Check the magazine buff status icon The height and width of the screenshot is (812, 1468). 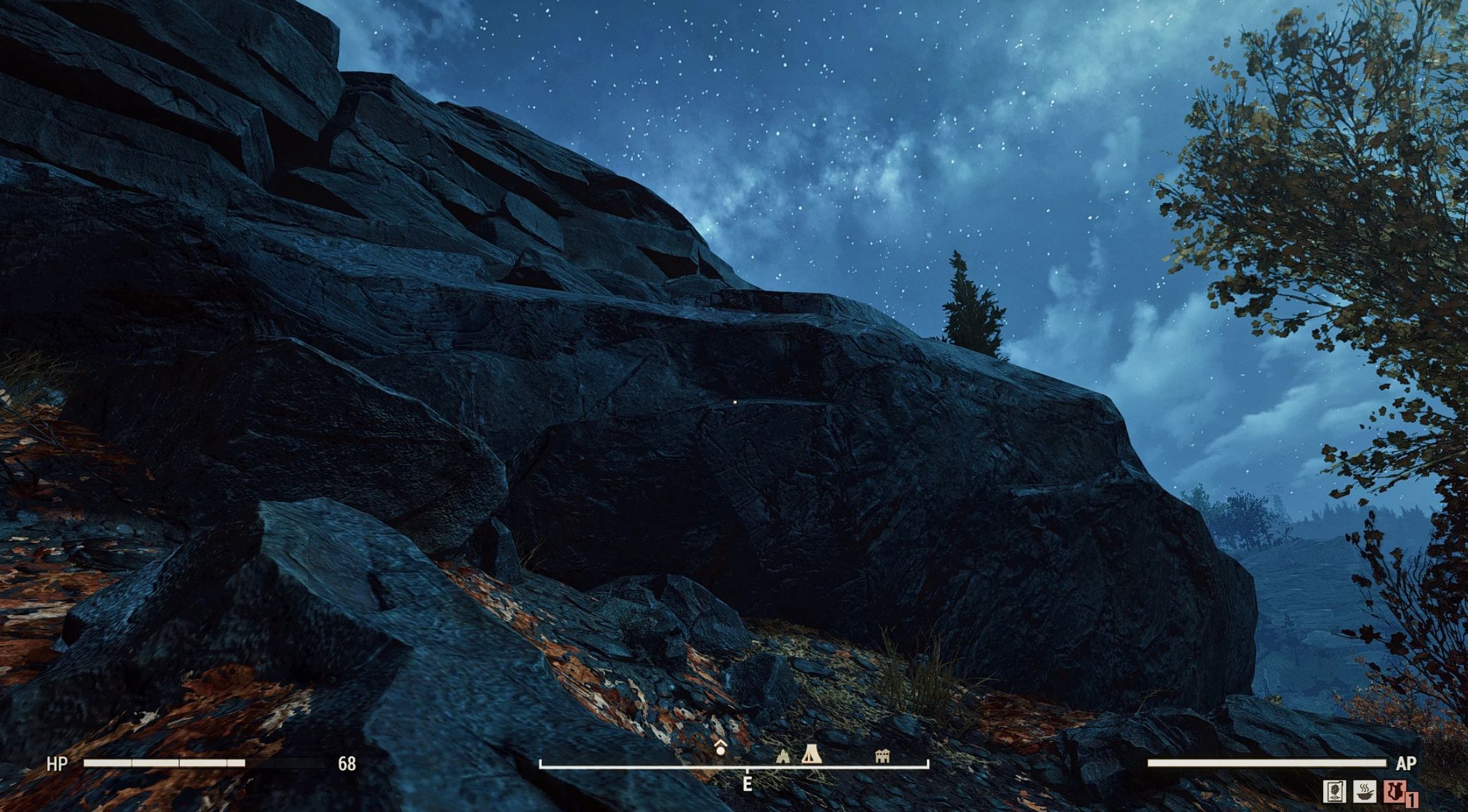1334,791
